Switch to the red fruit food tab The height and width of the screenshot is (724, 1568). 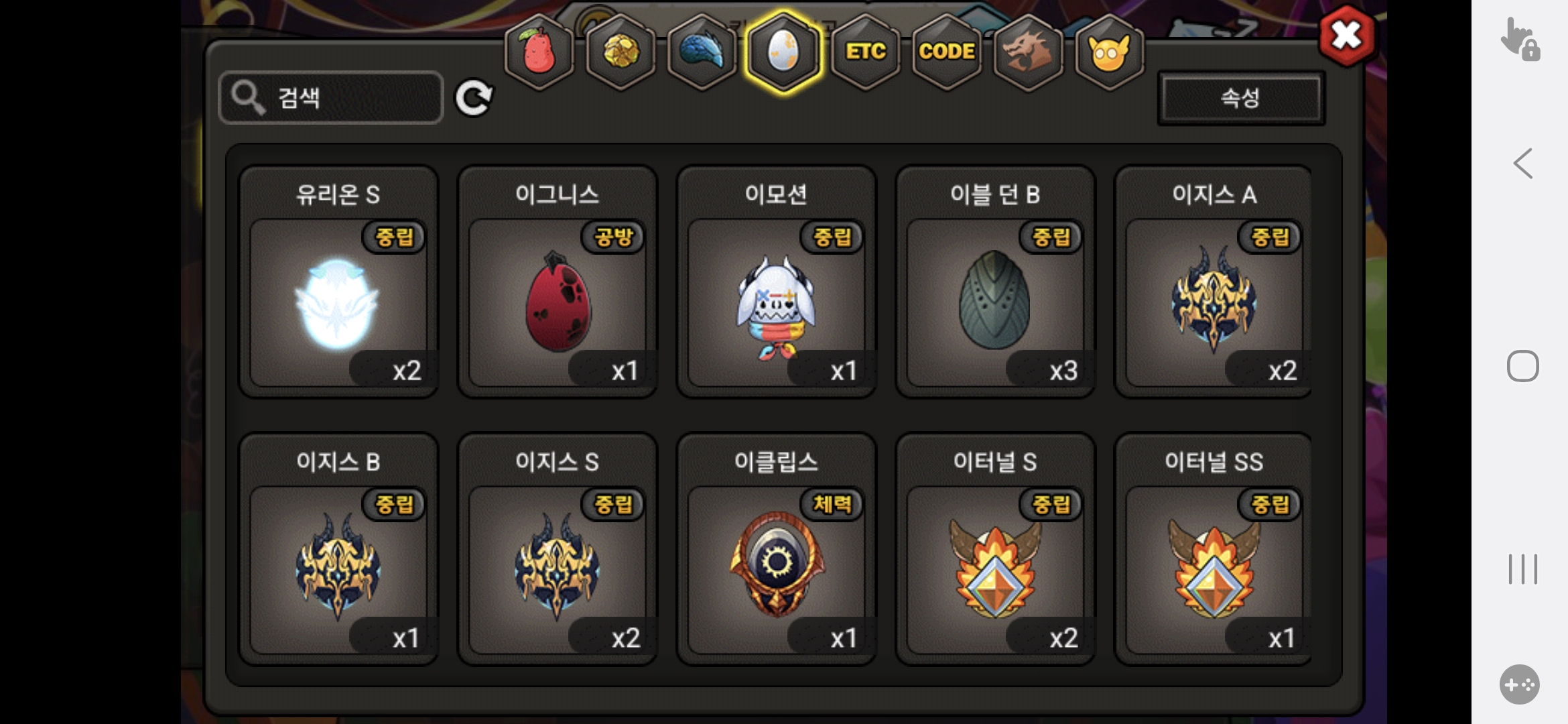(x=539, y=52)
